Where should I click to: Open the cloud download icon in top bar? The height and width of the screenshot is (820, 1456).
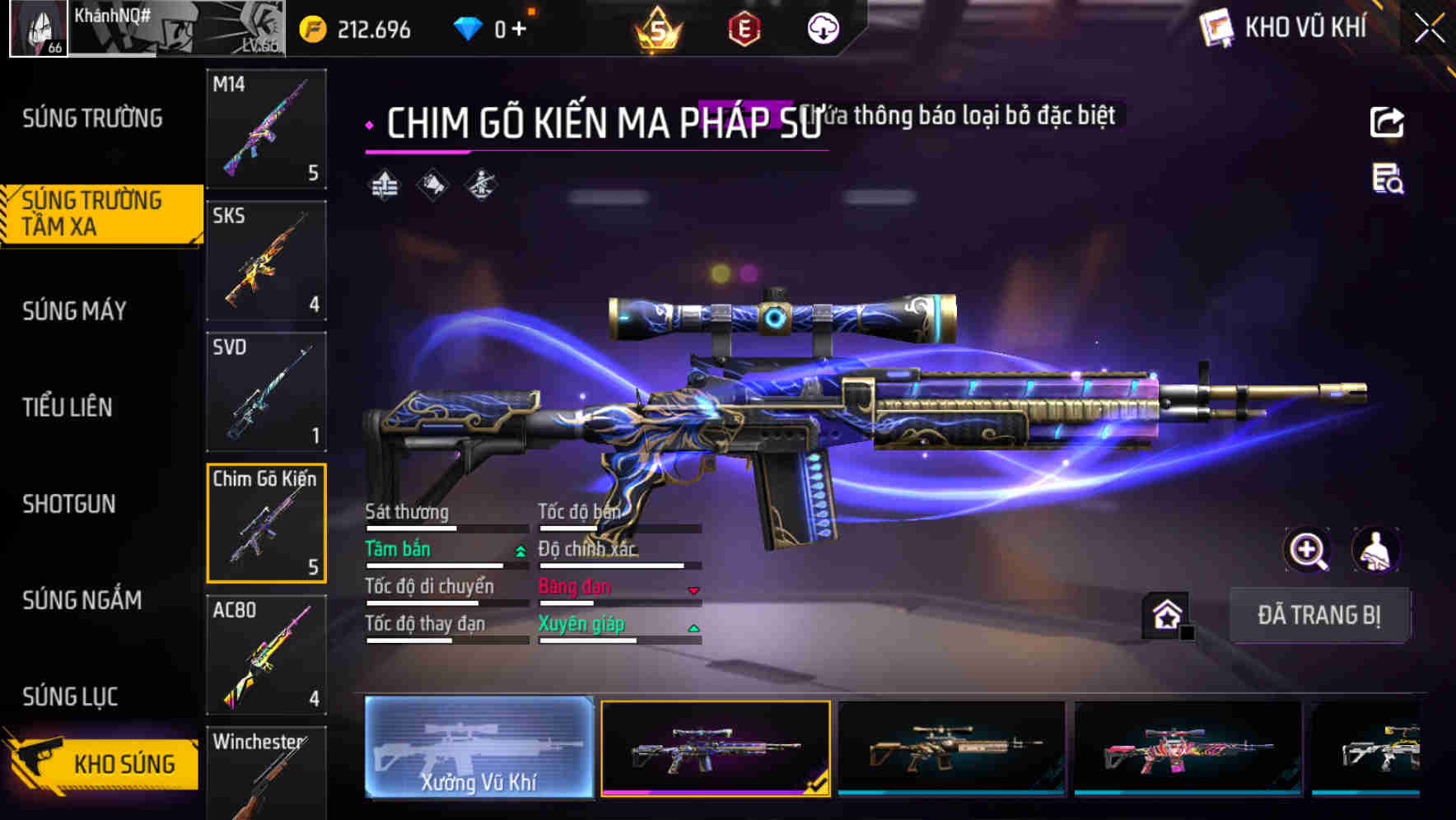(x=822, y=27)
